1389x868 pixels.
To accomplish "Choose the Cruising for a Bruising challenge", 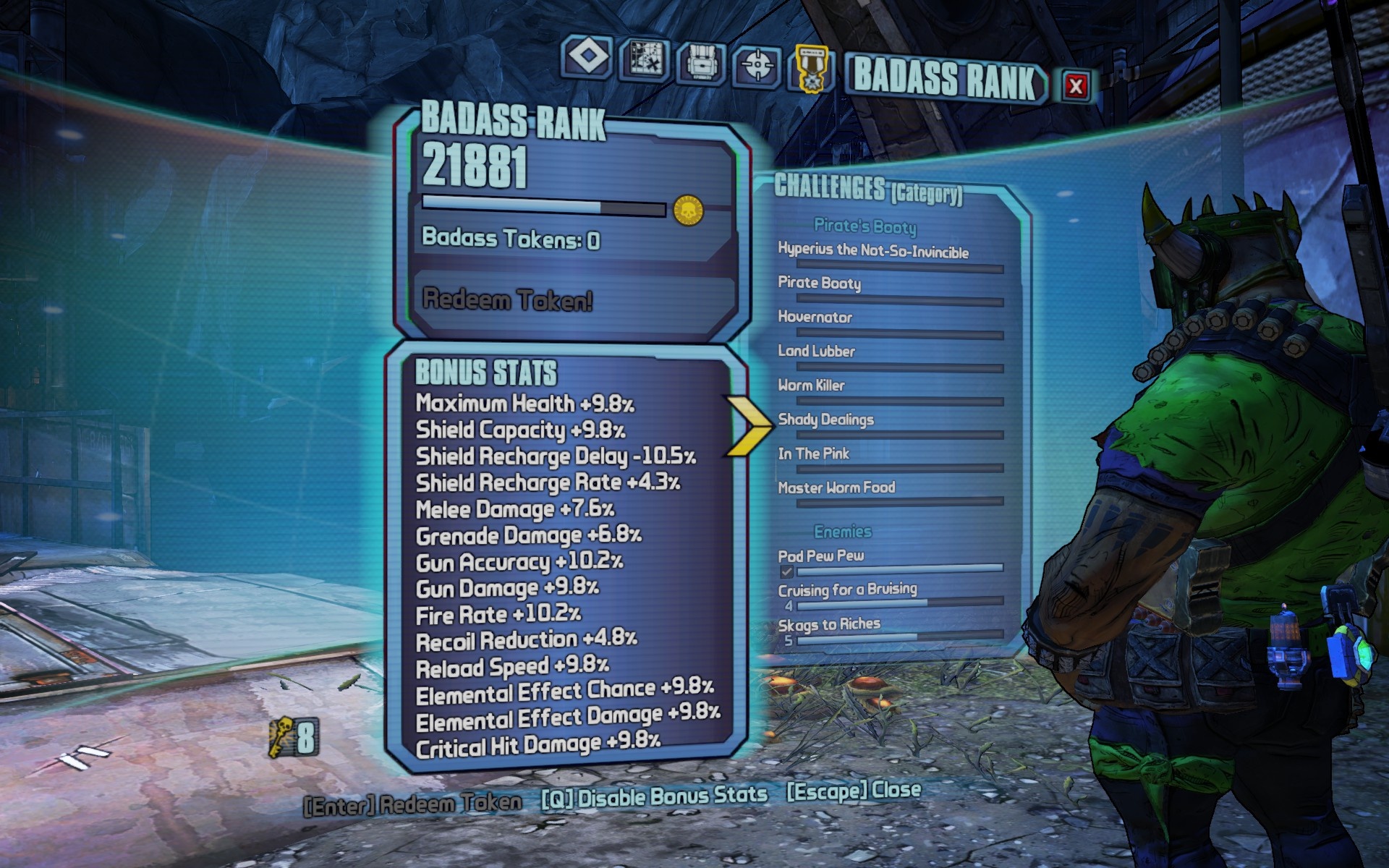I will pyautogui.click(x=848, y=590).
